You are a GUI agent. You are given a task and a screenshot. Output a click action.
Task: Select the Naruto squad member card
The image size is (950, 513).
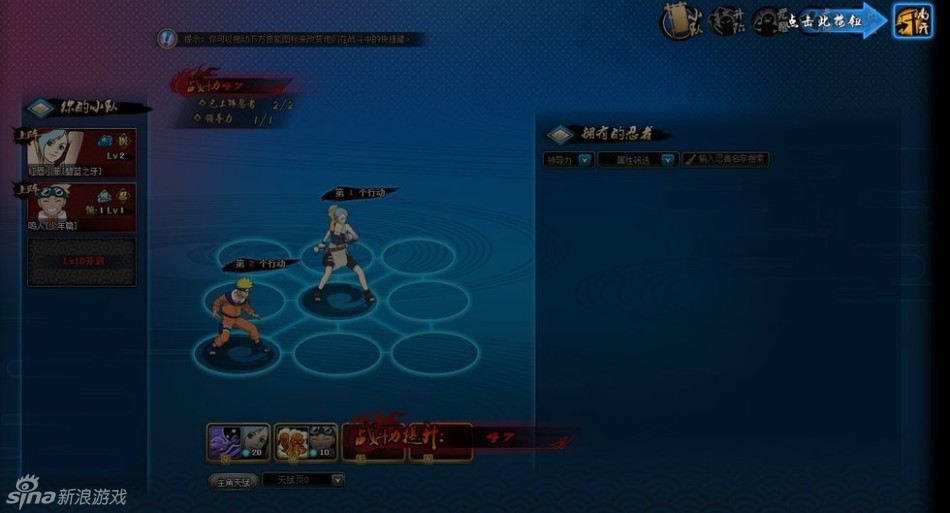point(82,206)
